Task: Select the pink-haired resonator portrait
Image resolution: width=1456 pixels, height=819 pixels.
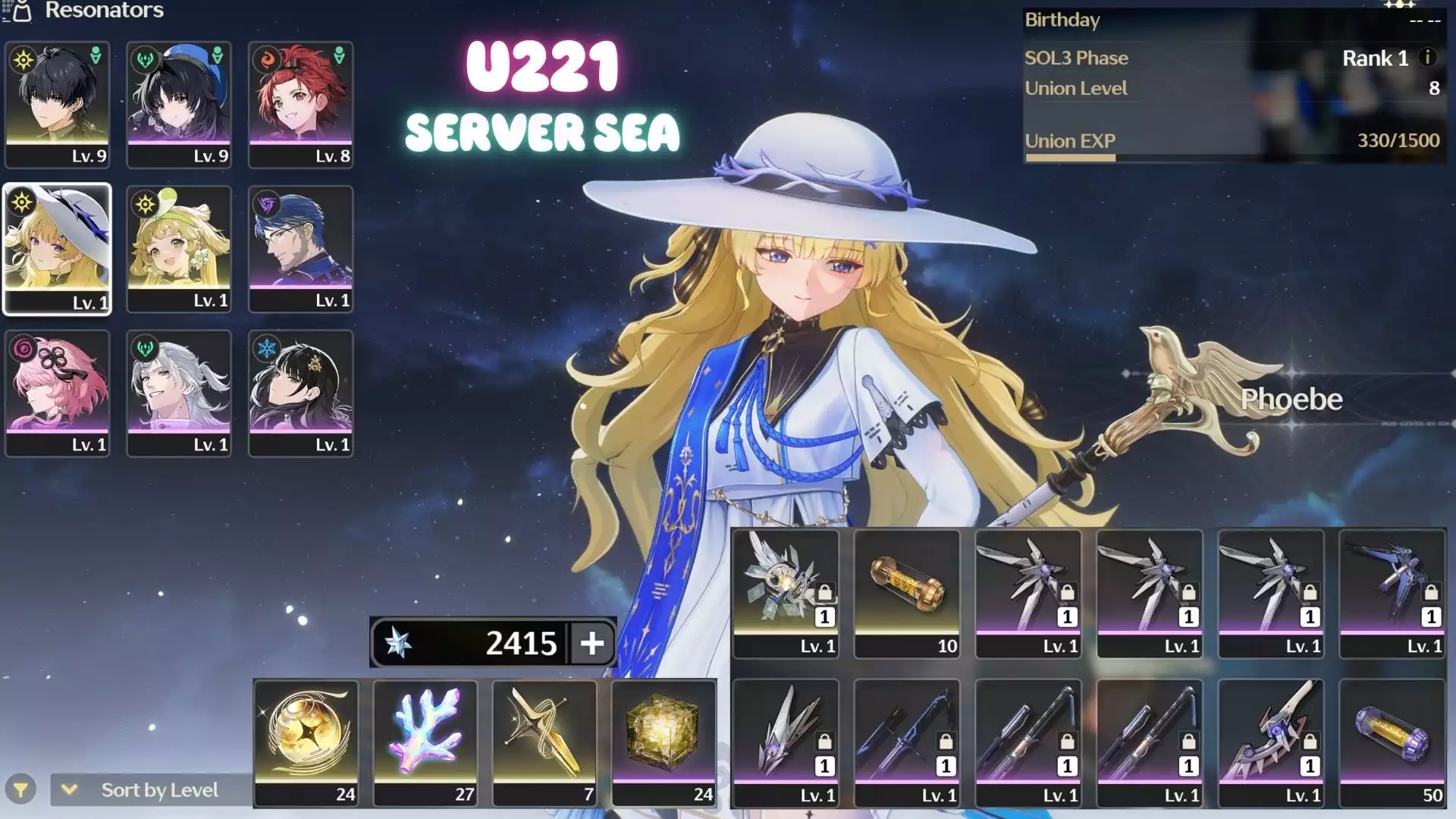Action: tap(57, 392)
